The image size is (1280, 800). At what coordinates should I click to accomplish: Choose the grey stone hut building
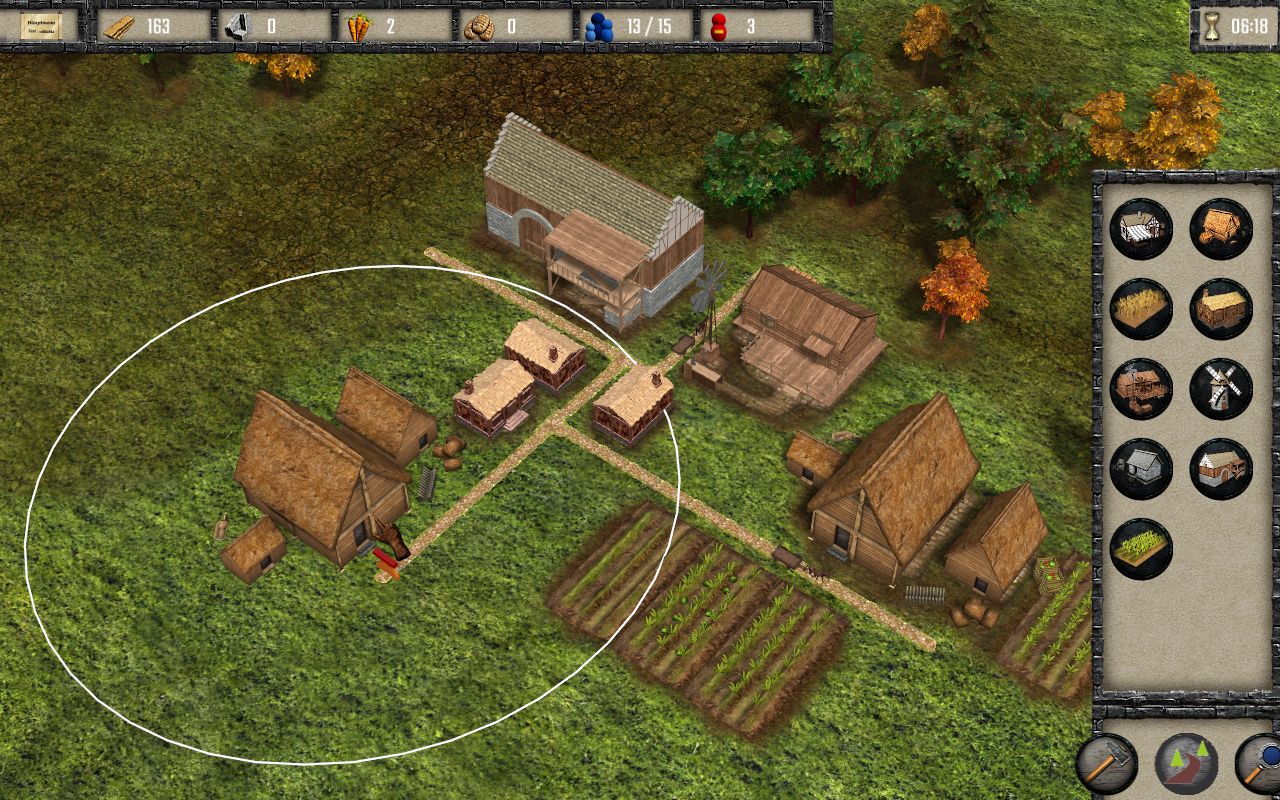(x=1141, y=468)
